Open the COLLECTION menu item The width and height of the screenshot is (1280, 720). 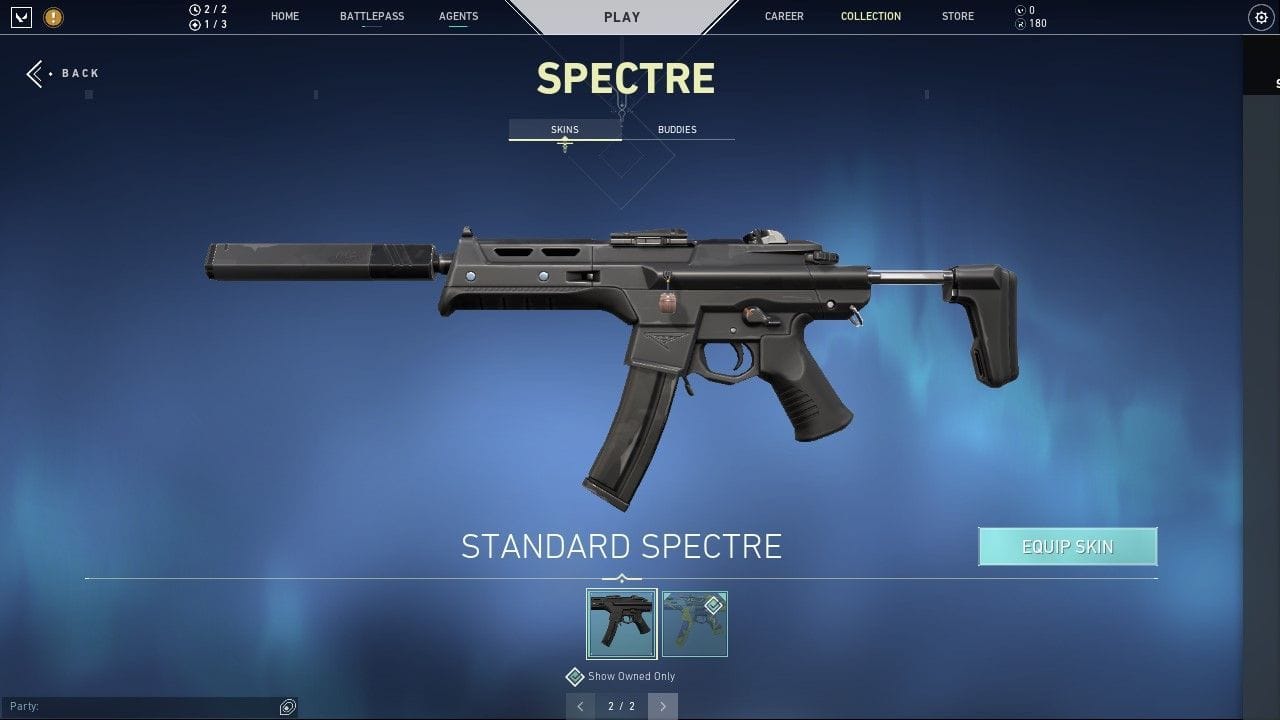(x=870, y=16)
